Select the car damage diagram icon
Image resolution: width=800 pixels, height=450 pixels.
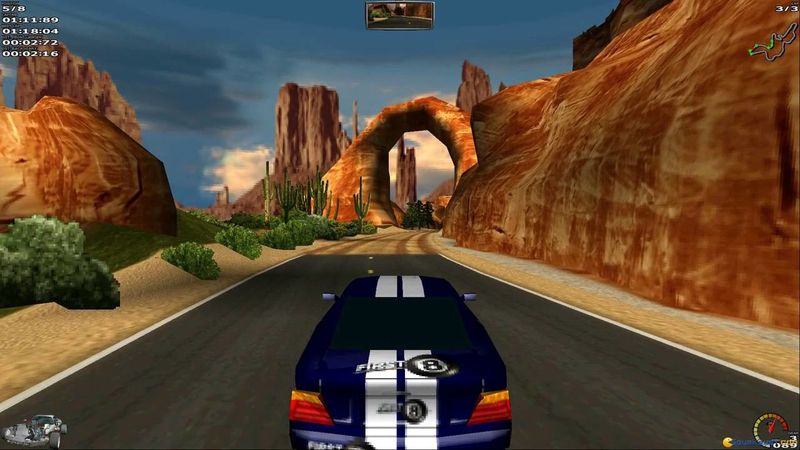pos(34,431)
